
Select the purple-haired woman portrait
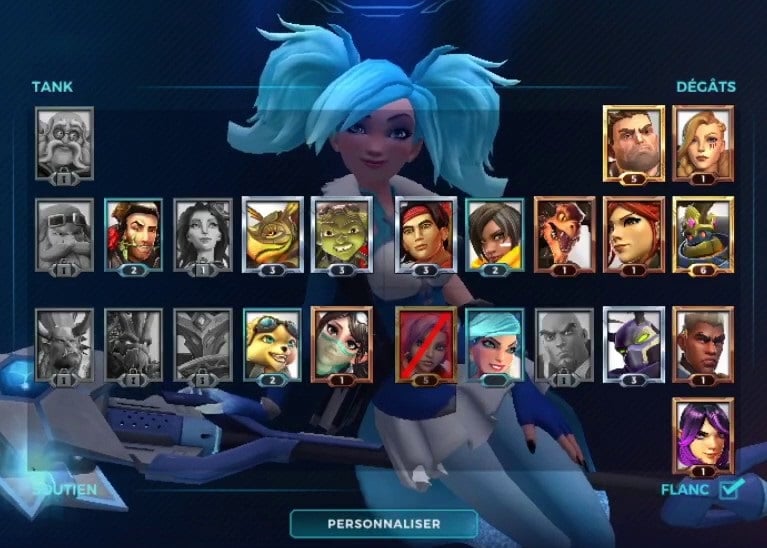702,433
